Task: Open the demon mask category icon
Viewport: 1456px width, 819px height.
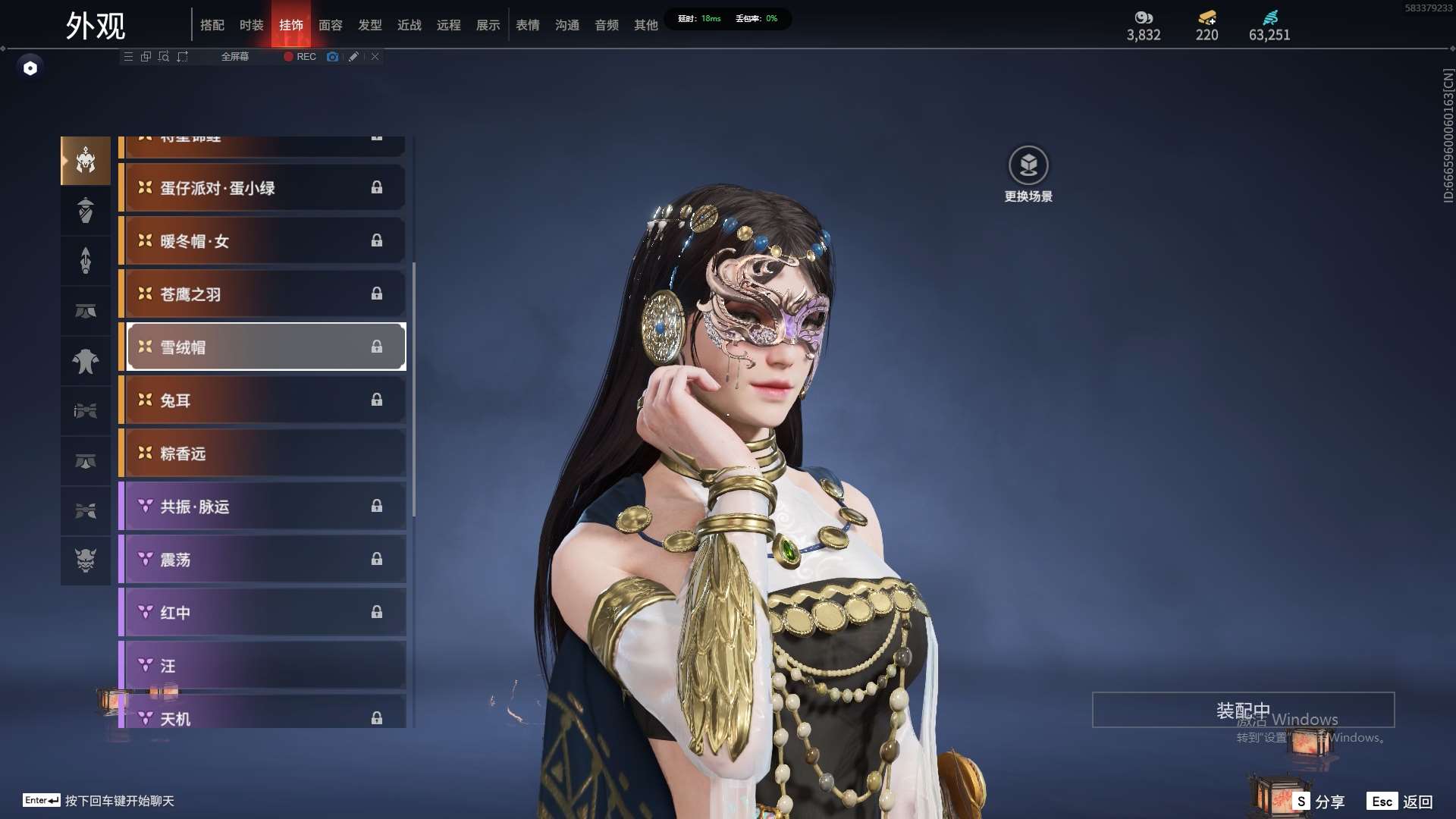Action: 86,560
